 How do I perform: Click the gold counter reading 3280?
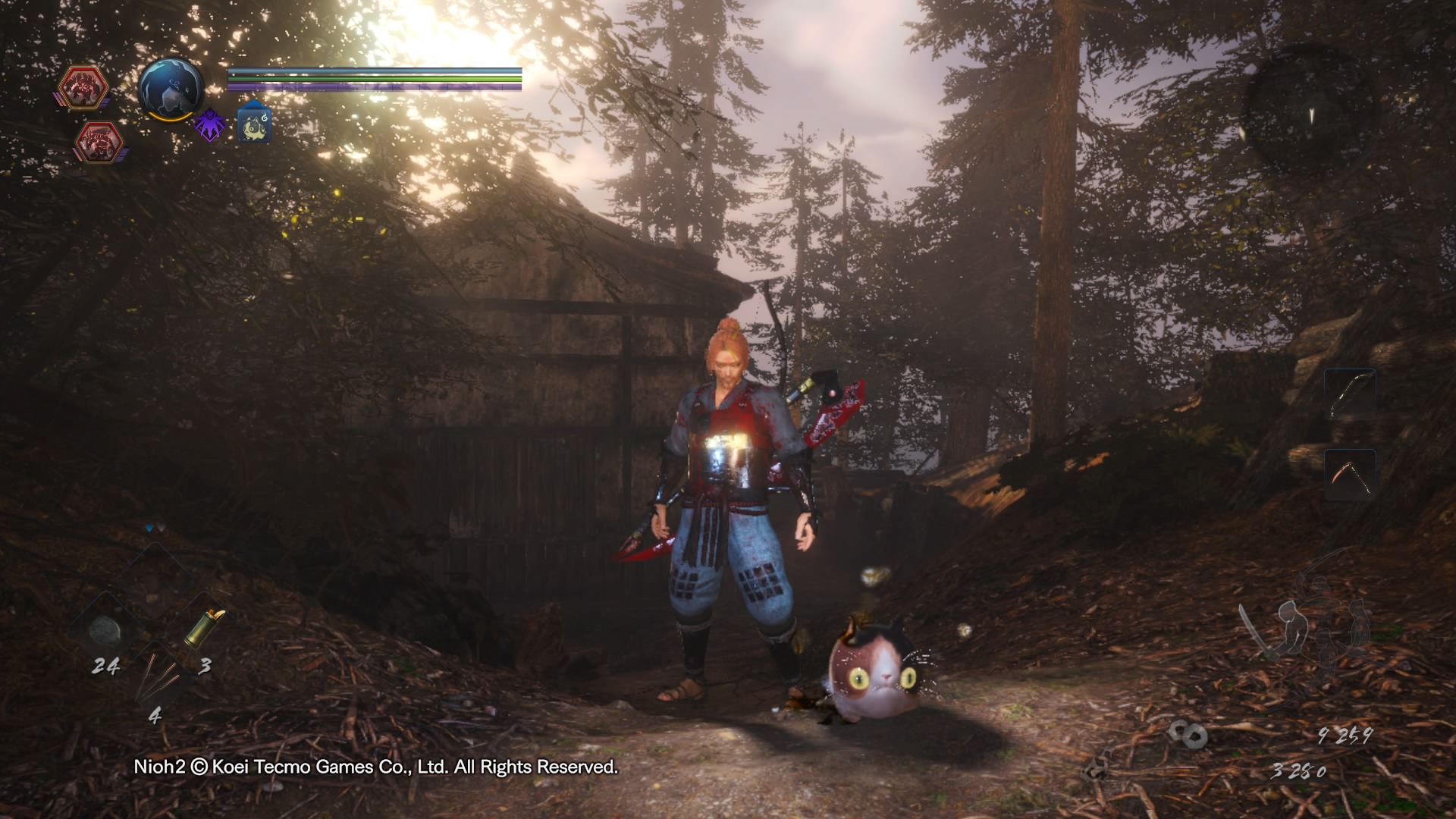click(x=1299, y=772)
